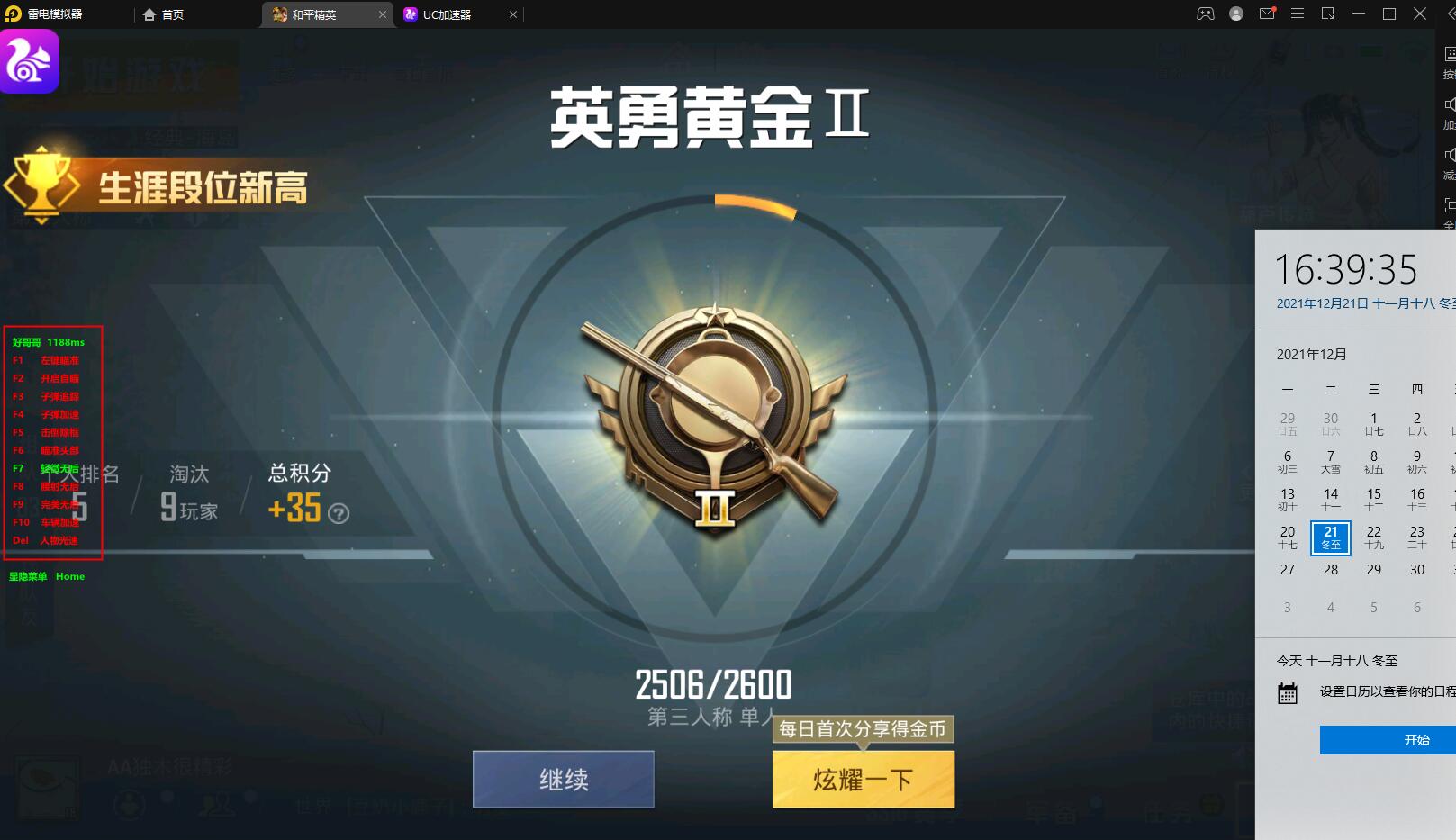The height and width of the screenshot is (840, 1456).
Task: Click the calendar icon in the clock flyout
Action: (1286, 693)
